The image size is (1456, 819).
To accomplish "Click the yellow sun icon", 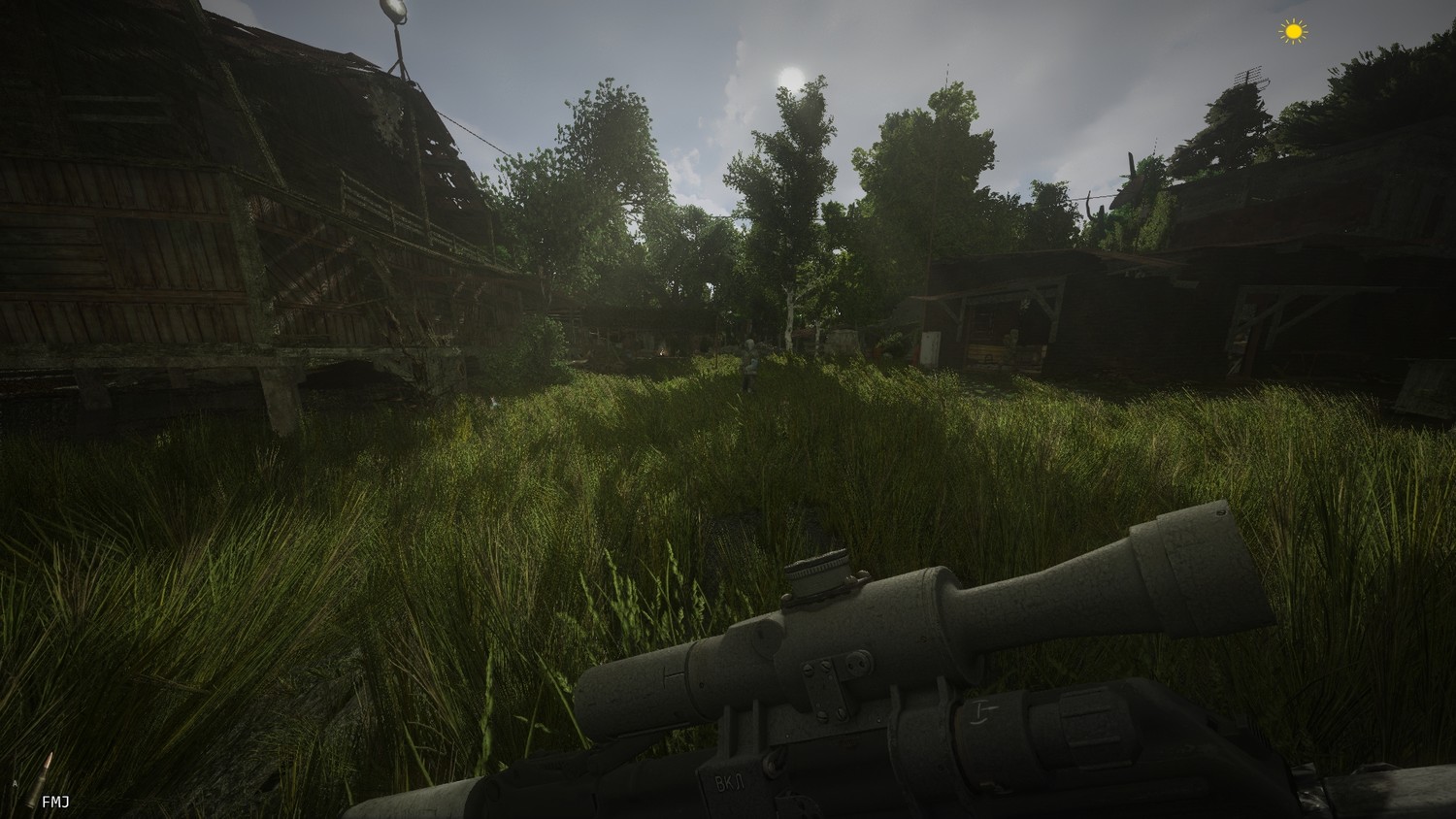I will click(1292, 32).
